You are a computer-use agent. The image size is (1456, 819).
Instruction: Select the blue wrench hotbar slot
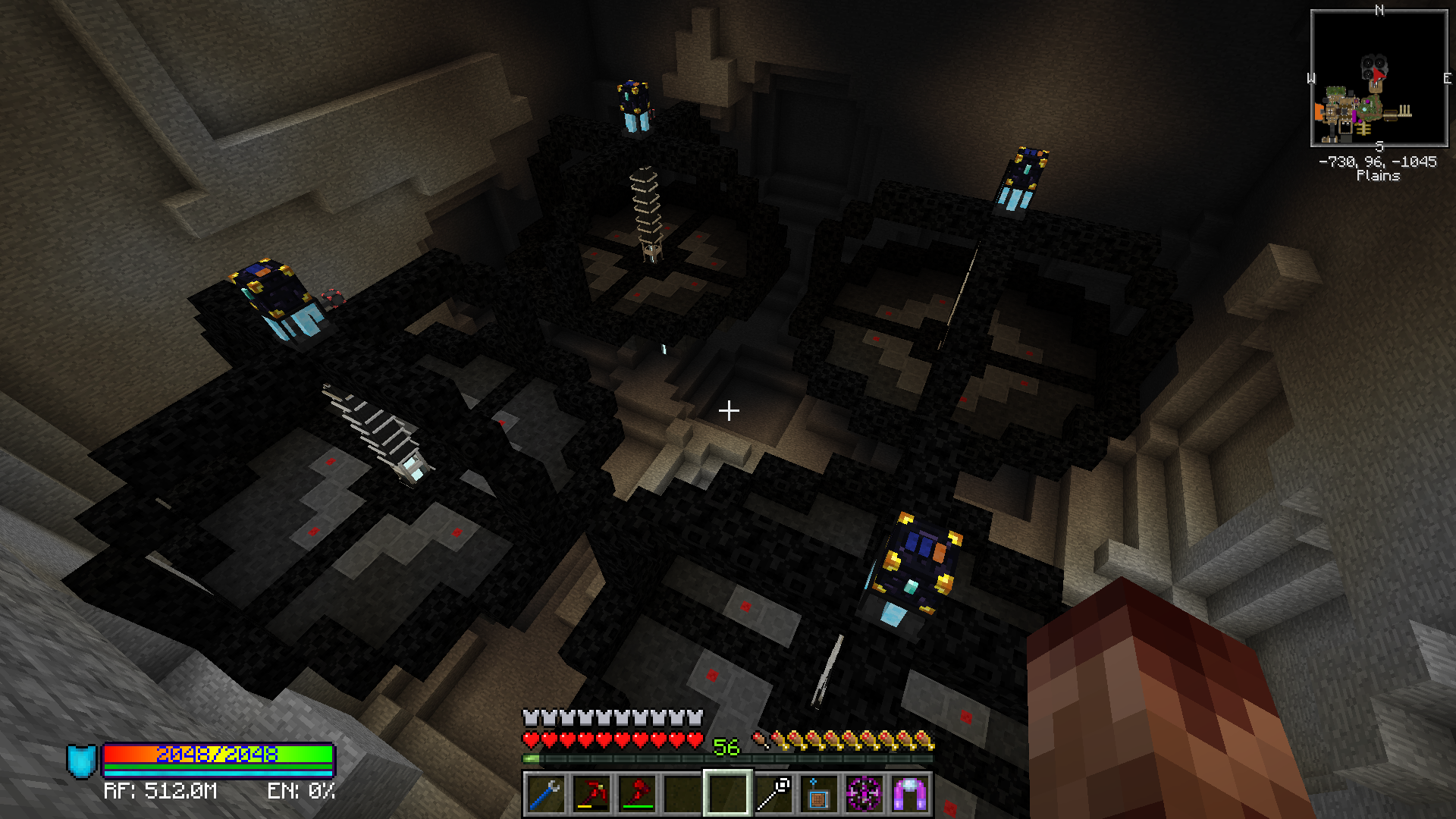(x=546, y=794)
